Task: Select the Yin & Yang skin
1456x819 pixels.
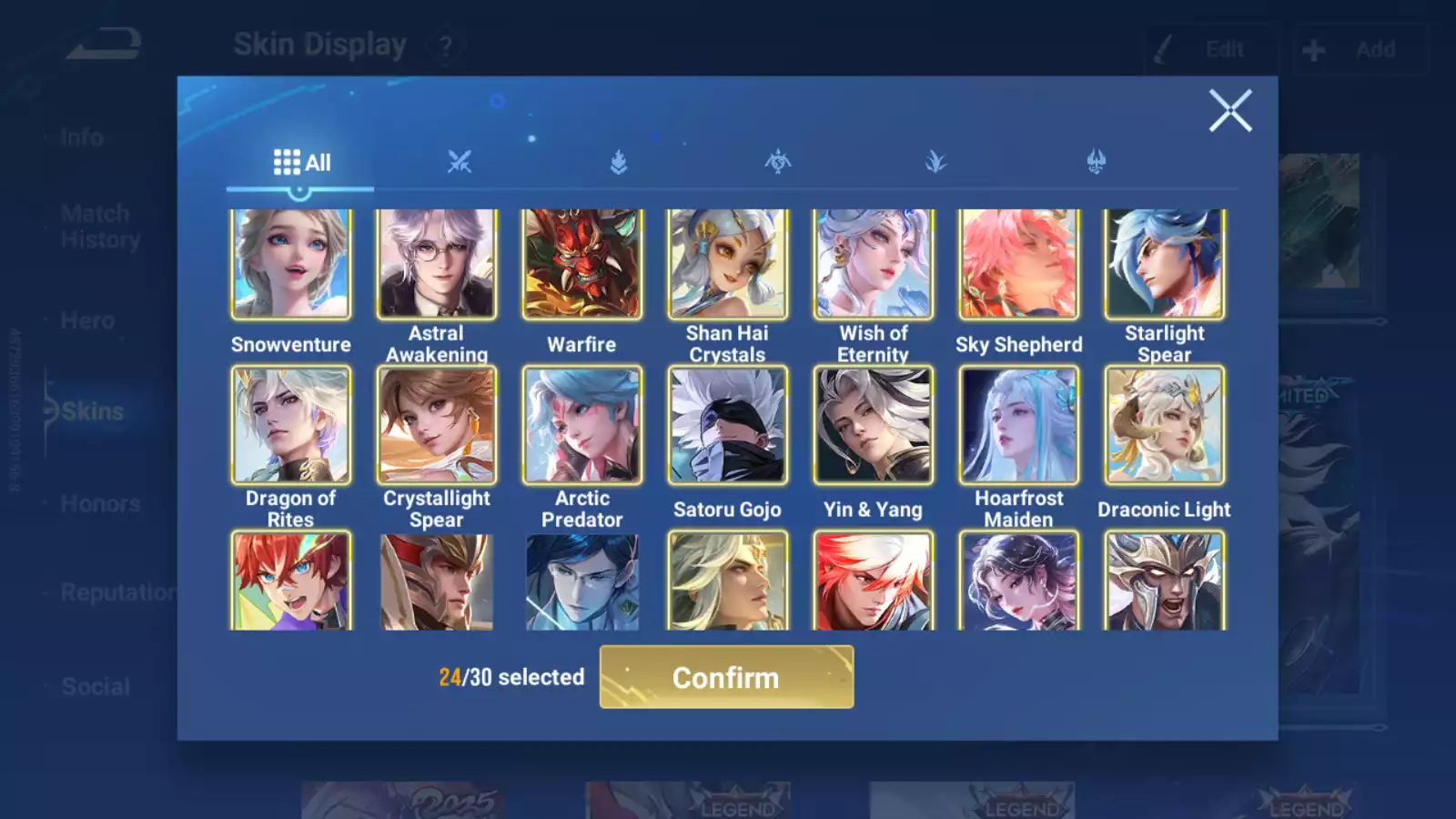Action: coord(873,425)
